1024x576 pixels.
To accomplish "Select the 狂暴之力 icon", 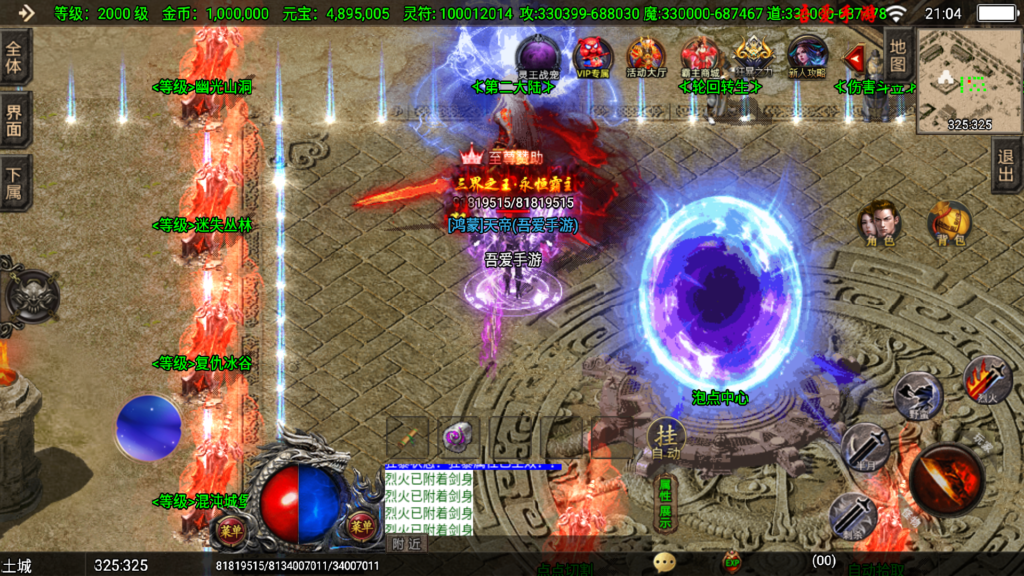I will (x=754, y=55).
